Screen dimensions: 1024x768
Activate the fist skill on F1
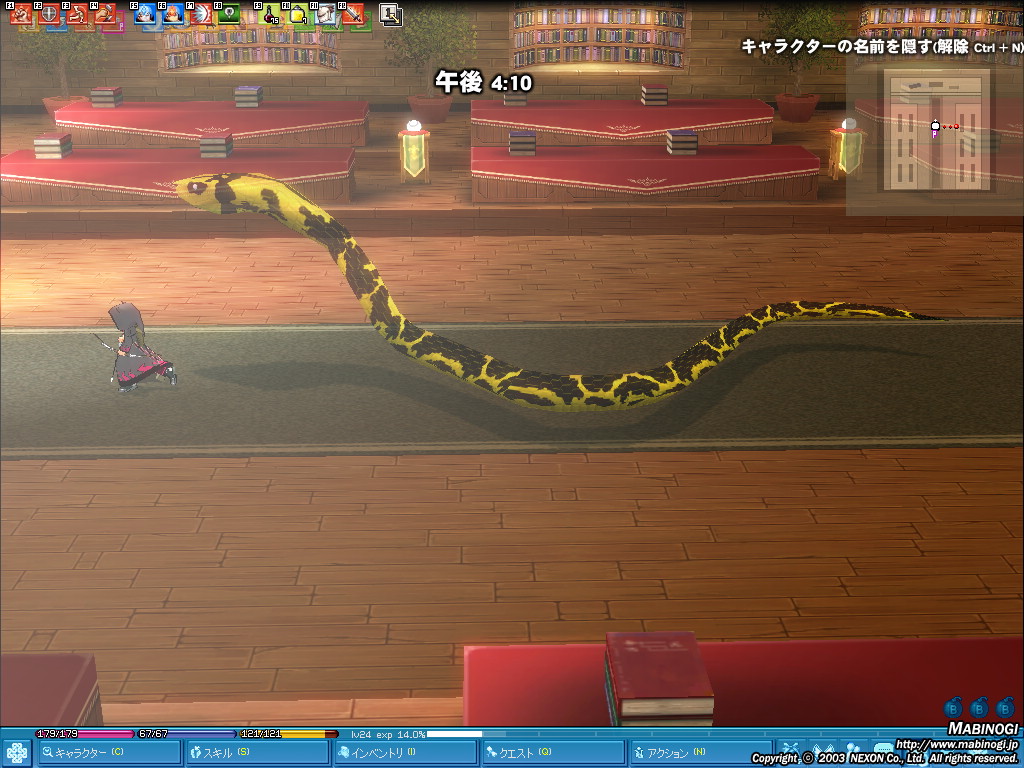pos(22,15)
